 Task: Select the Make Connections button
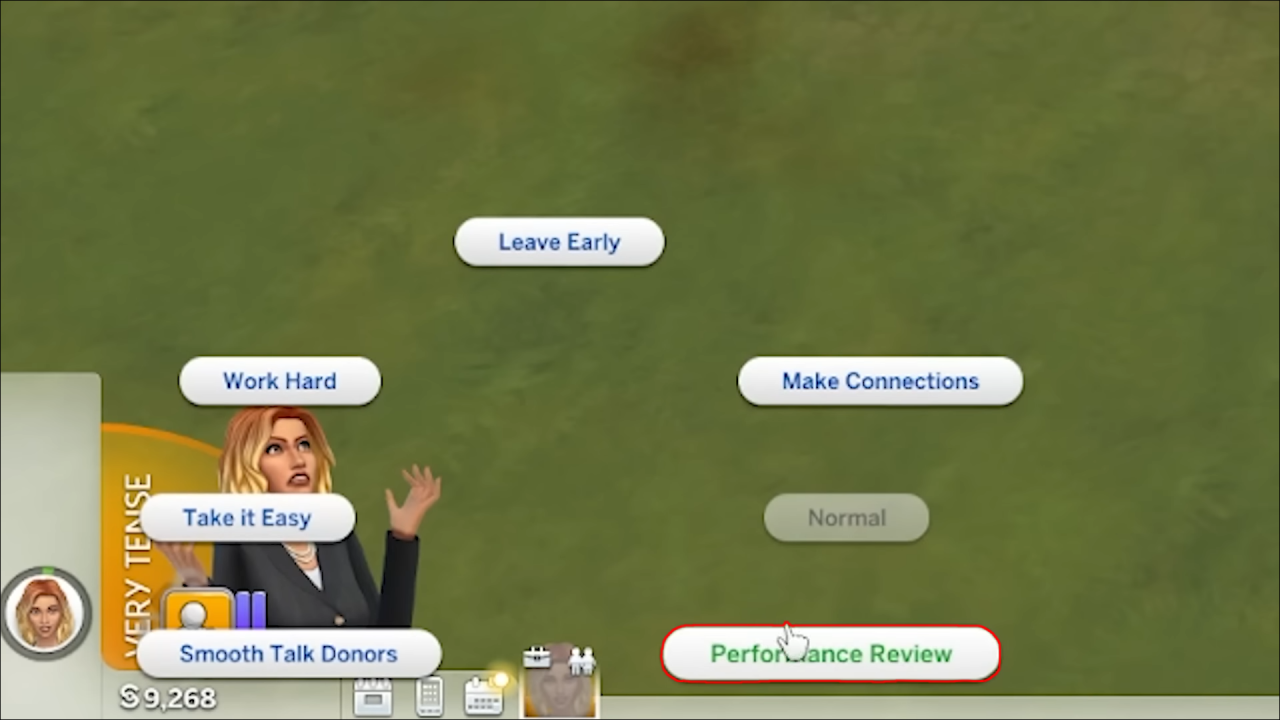click(879, 381)
